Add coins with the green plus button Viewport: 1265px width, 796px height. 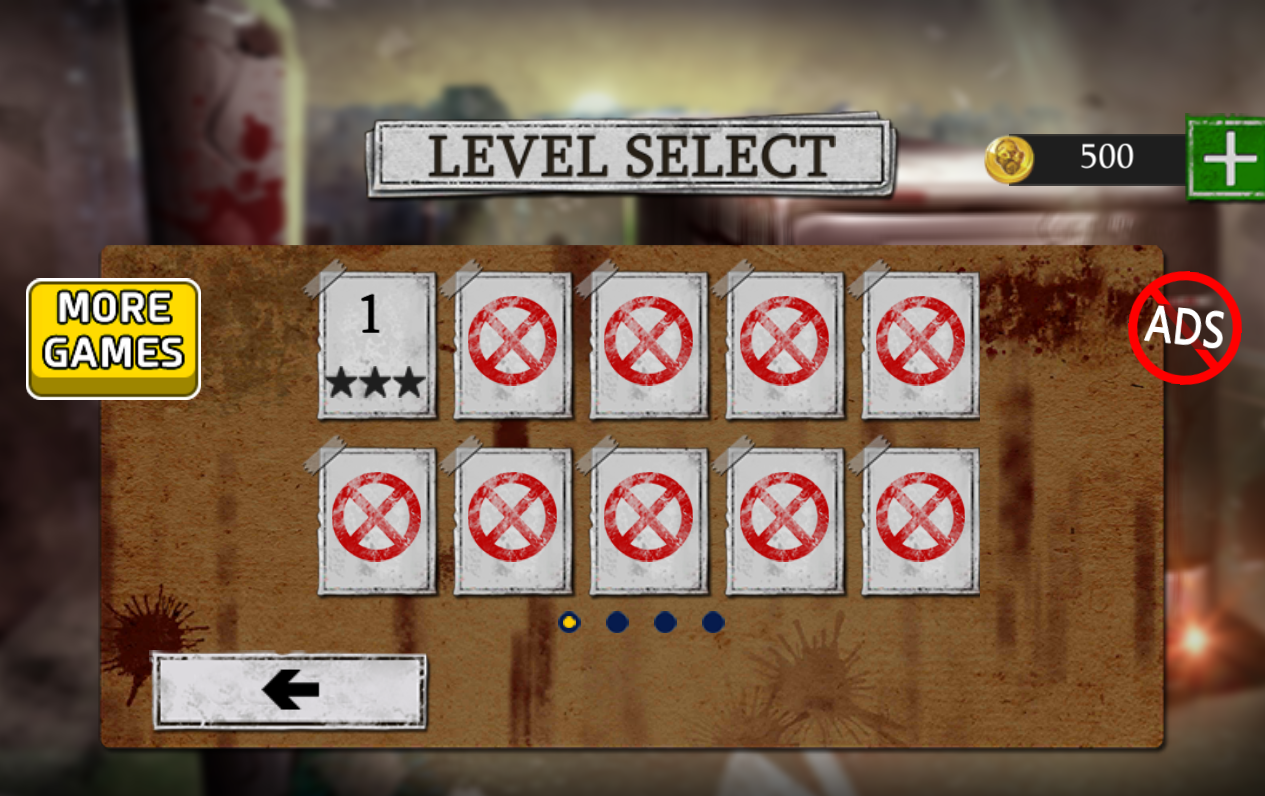pyautogui.click(x=1226, y=158)
